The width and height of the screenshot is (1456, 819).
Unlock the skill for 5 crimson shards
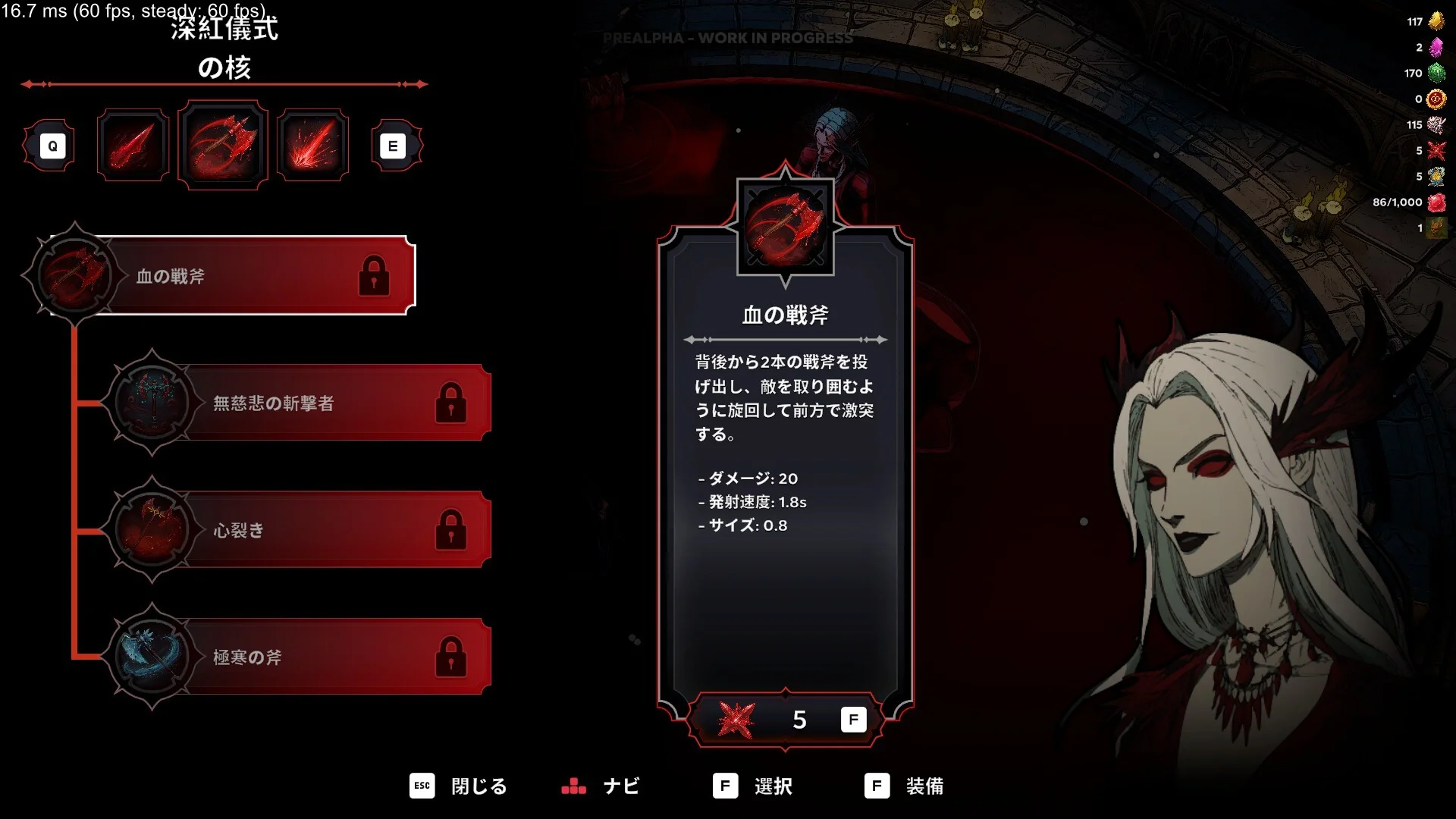(x=786, y=719)
